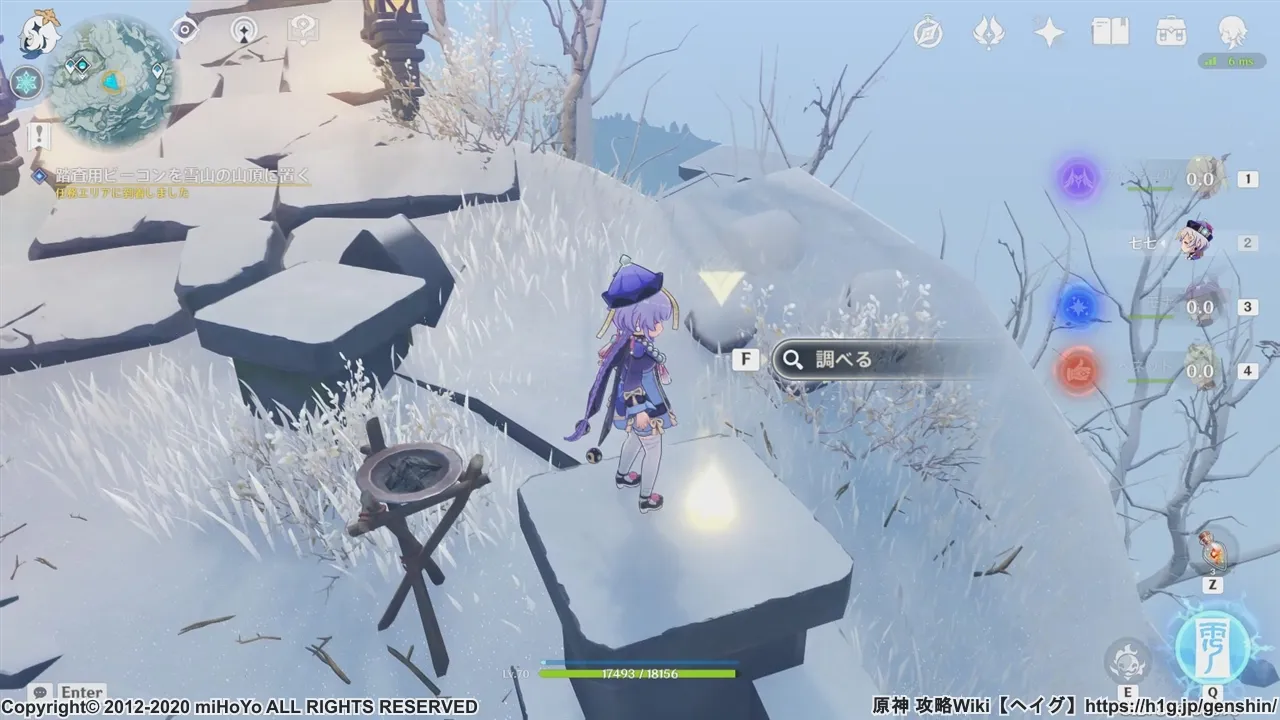Select the tracked beacon quest objective
The image size is (1280, 720).
(x=182, y=176)
